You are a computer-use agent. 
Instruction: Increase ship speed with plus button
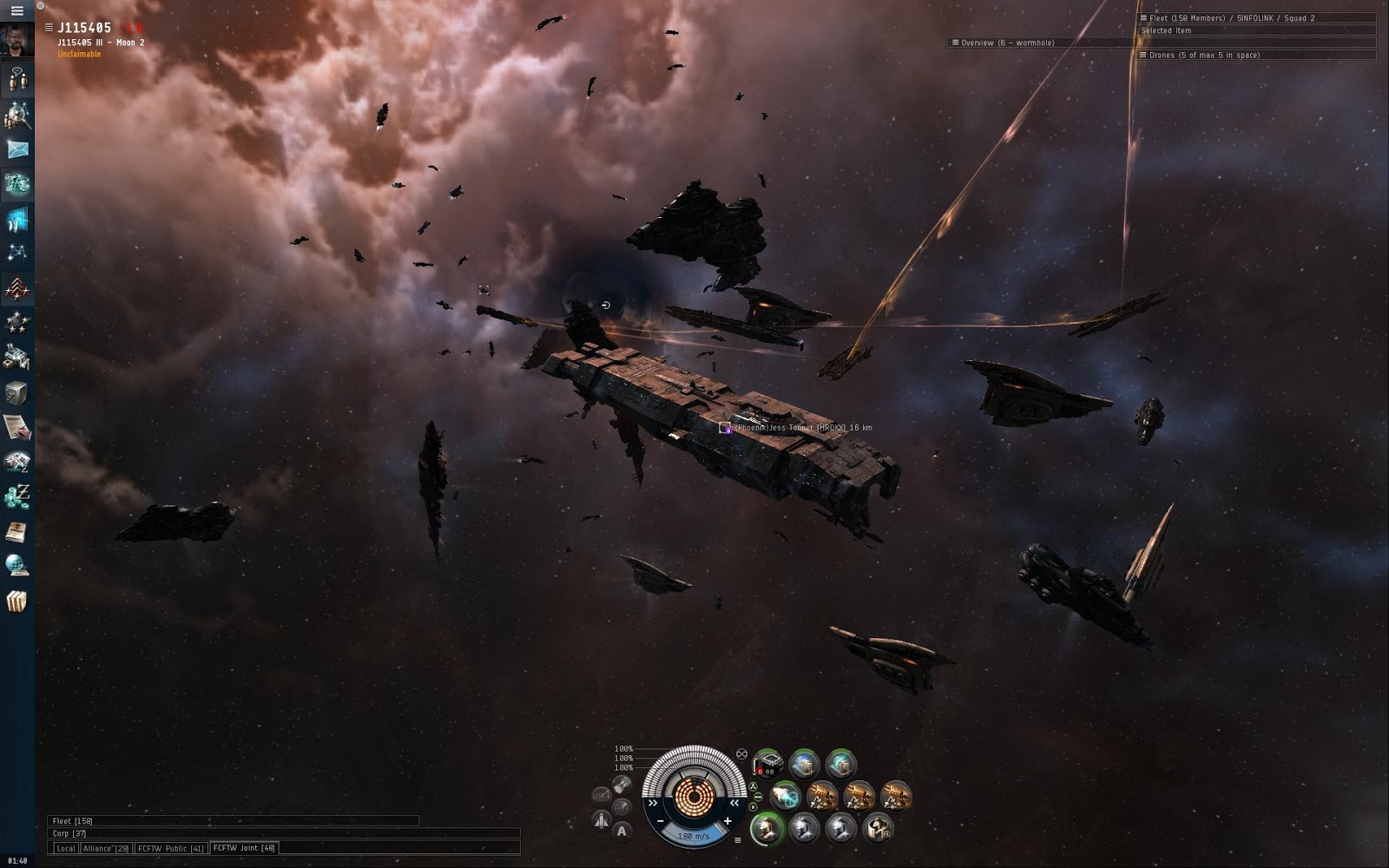click(727, 821)
